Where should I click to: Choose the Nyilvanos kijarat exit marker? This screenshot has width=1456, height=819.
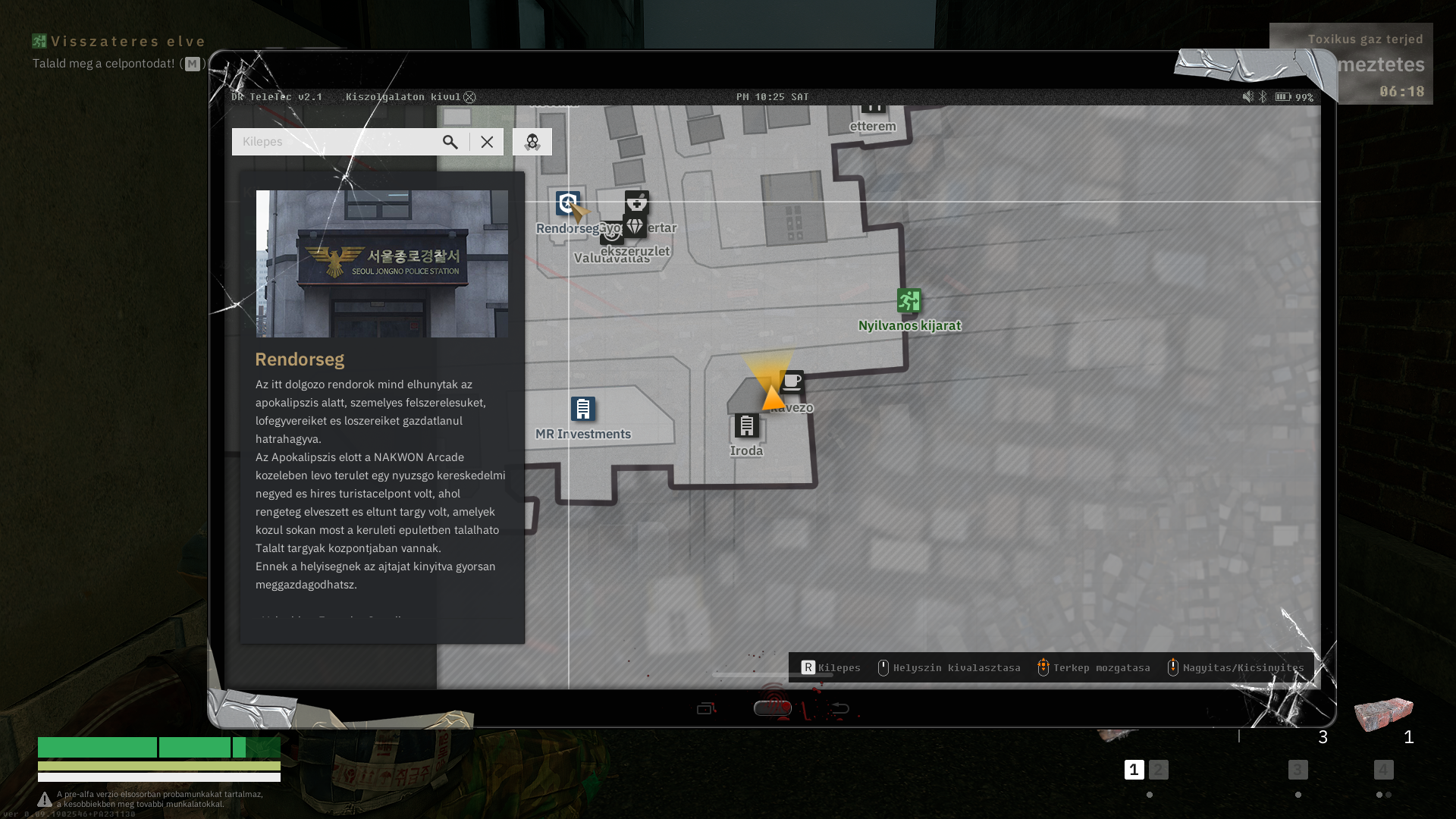tap(909, 301)
